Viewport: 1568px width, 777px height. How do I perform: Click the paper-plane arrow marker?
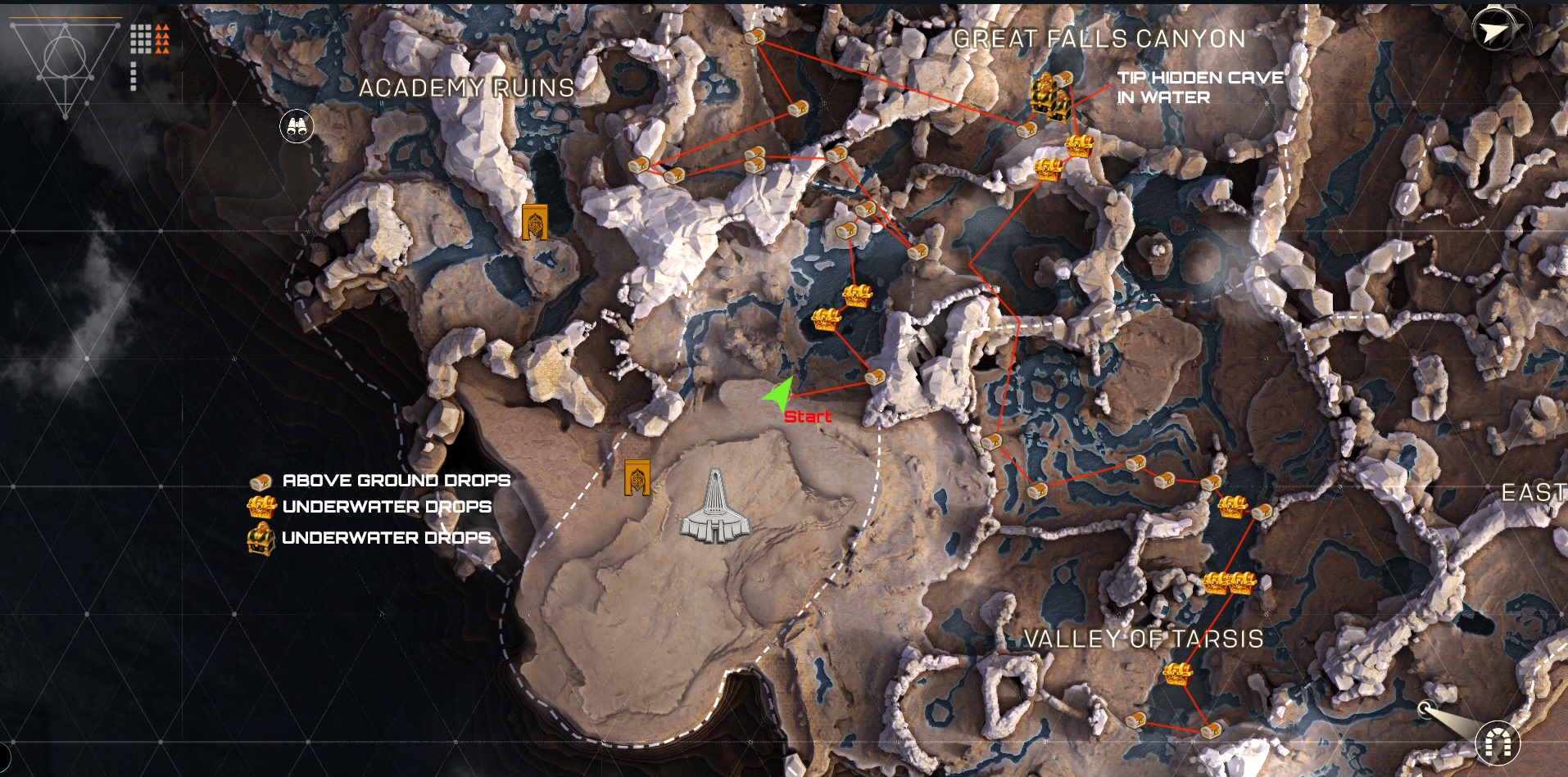coord(1494,31)
